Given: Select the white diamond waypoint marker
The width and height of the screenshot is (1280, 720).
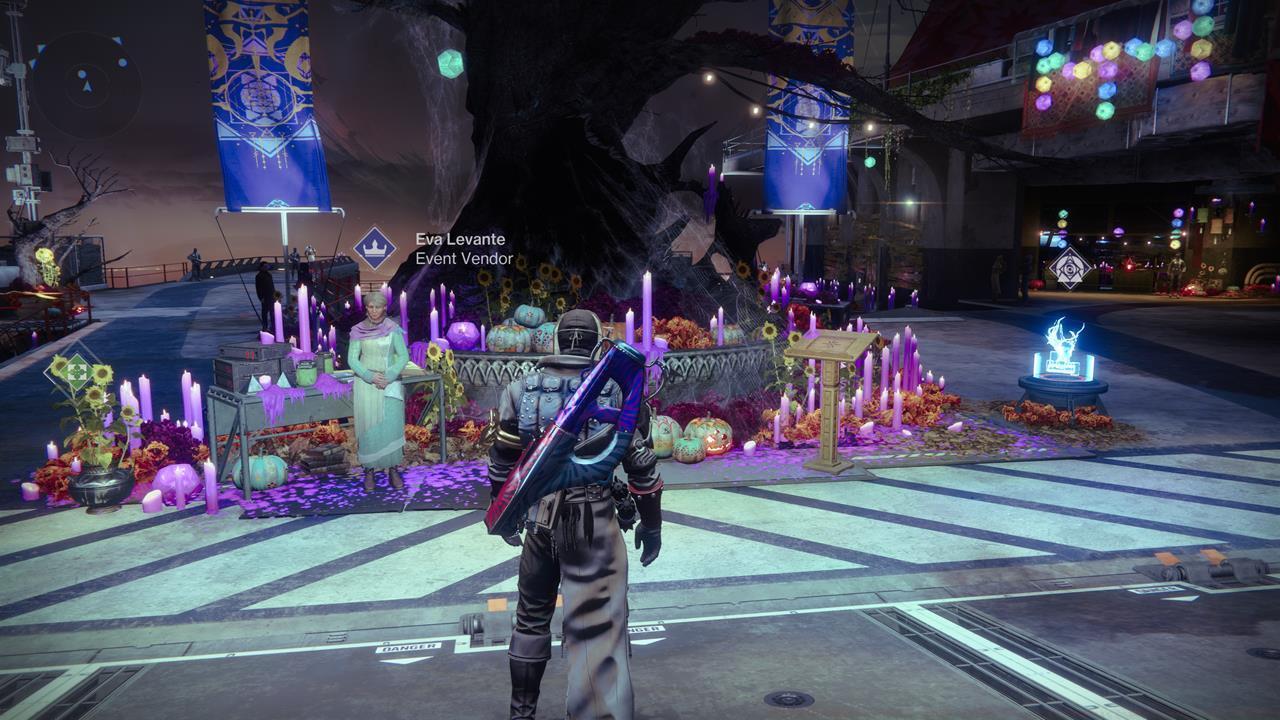Looking at the screenshot, I should click(x=1069, y=268).
